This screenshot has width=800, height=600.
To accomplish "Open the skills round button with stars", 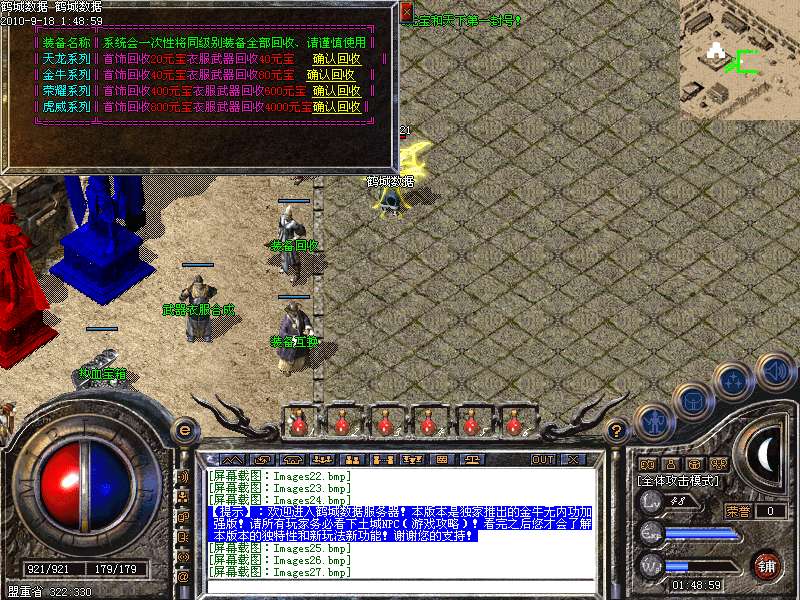I will pyautogui.click(x=733, y=381).
